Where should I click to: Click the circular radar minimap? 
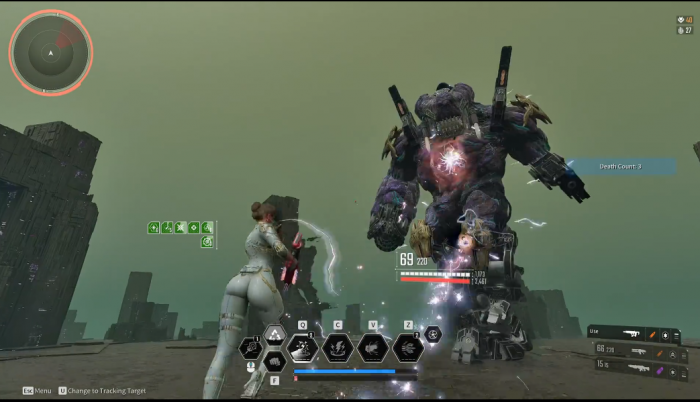[50, 51]
